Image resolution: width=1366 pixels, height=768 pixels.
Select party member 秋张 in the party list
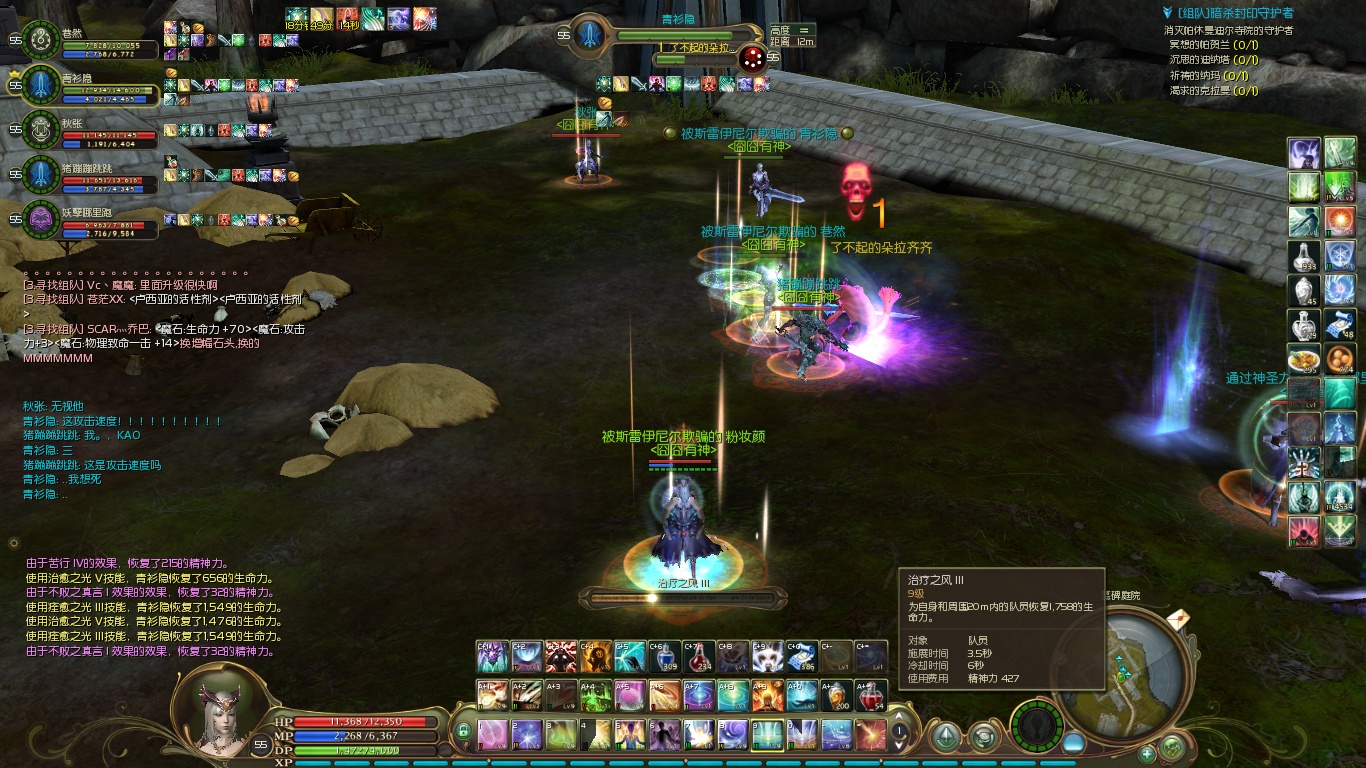[41, 128]
